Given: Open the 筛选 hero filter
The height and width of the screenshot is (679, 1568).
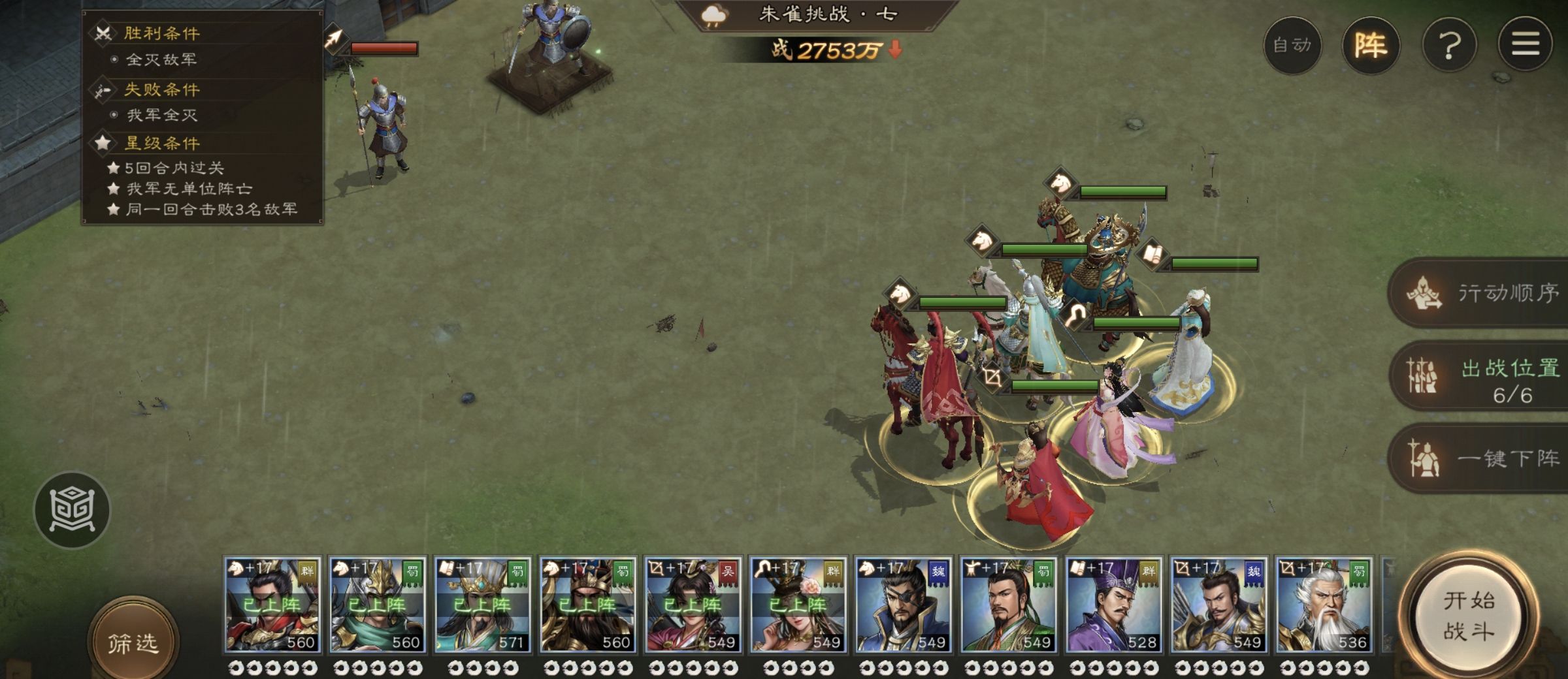Looking at the screenshot, I should tap(133, 642).
